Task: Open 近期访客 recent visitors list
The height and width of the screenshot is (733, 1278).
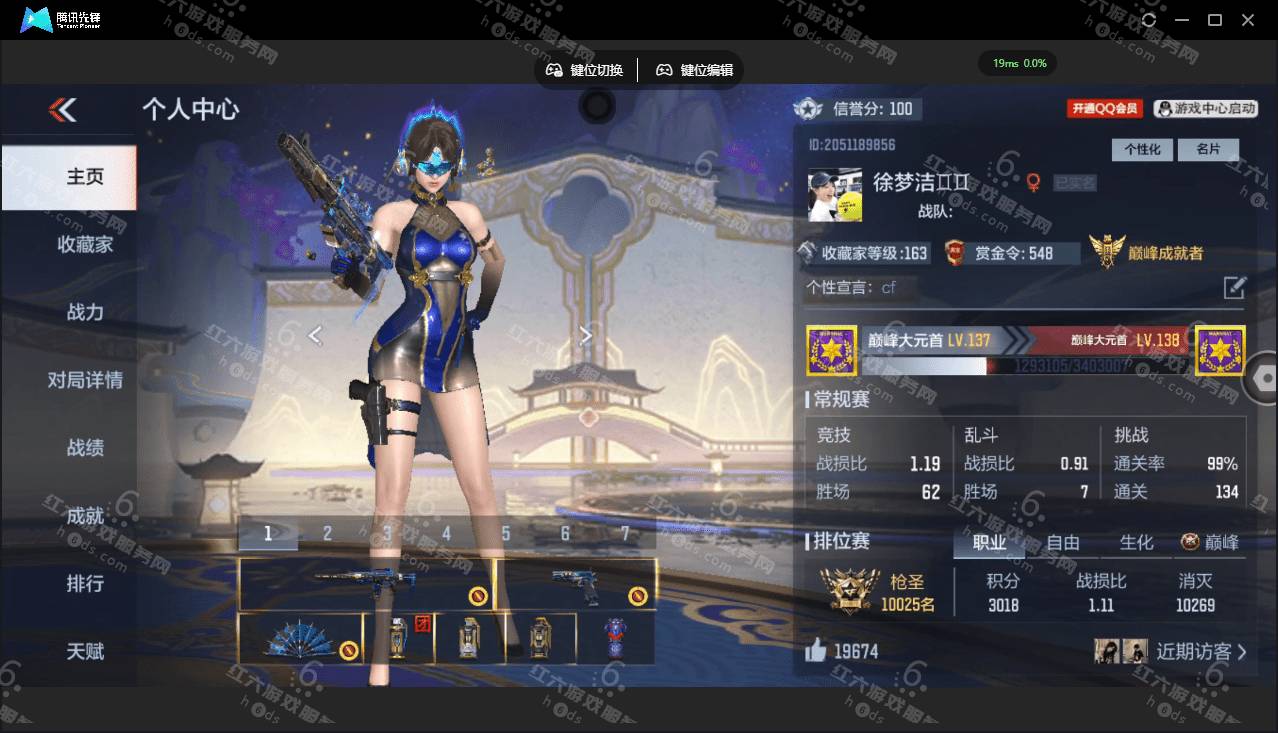Action: point(1200,652)
